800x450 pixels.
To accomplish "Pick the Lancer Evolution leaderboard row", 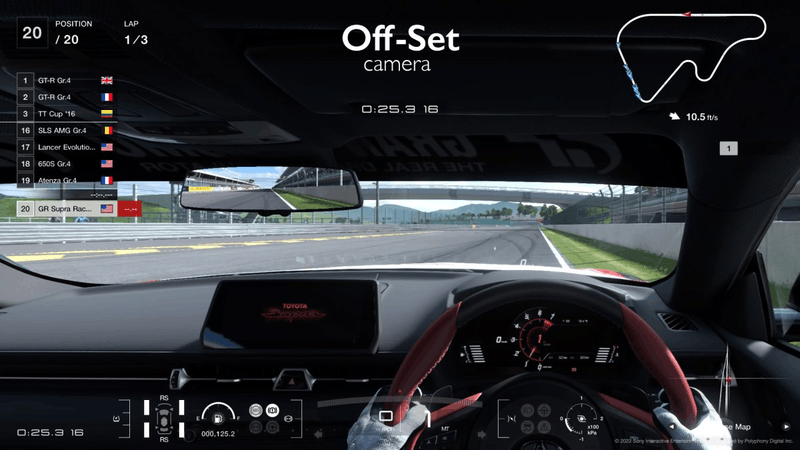I will [67, 147].
